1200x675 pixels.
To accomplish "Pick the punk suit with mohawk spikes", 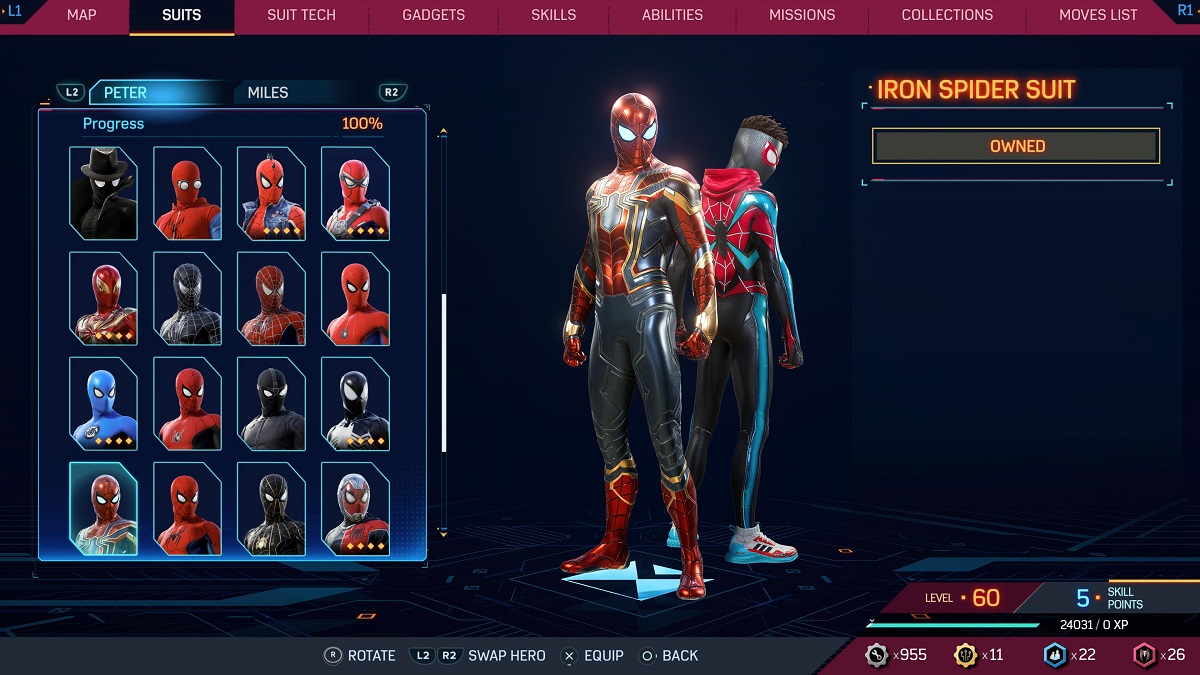I will click(271, 193).
